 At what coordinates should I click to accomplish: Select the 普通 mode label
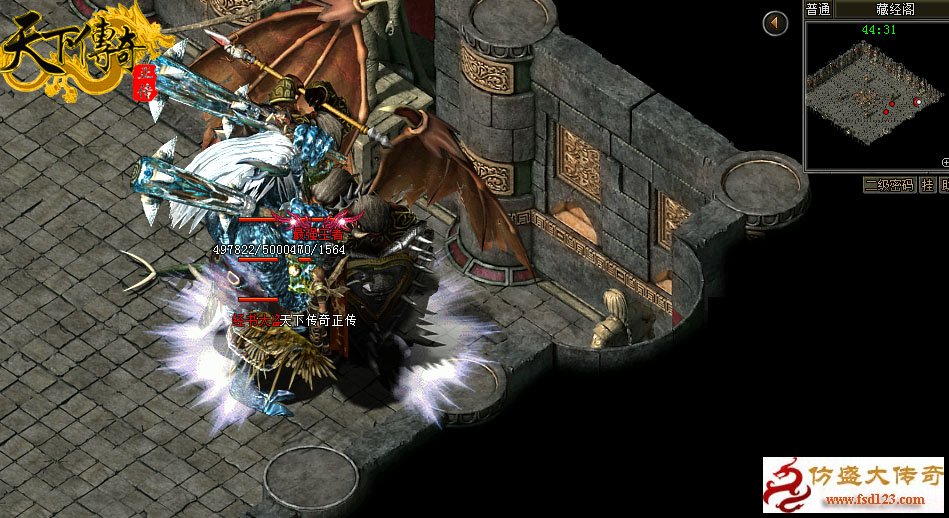[x=818, y=9]
